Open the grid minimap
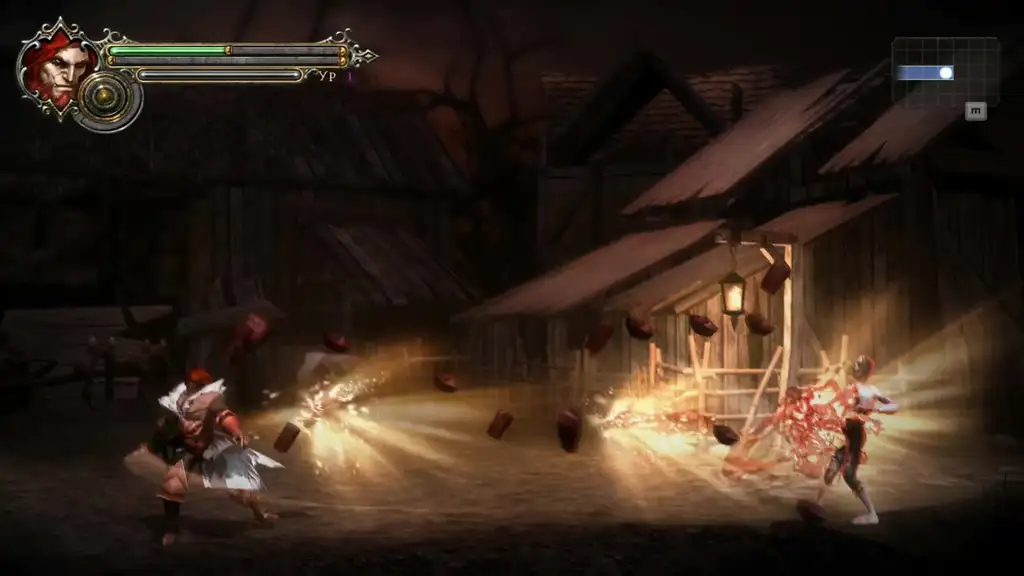The image size is (1024, 576). click(x=944, y=71)
